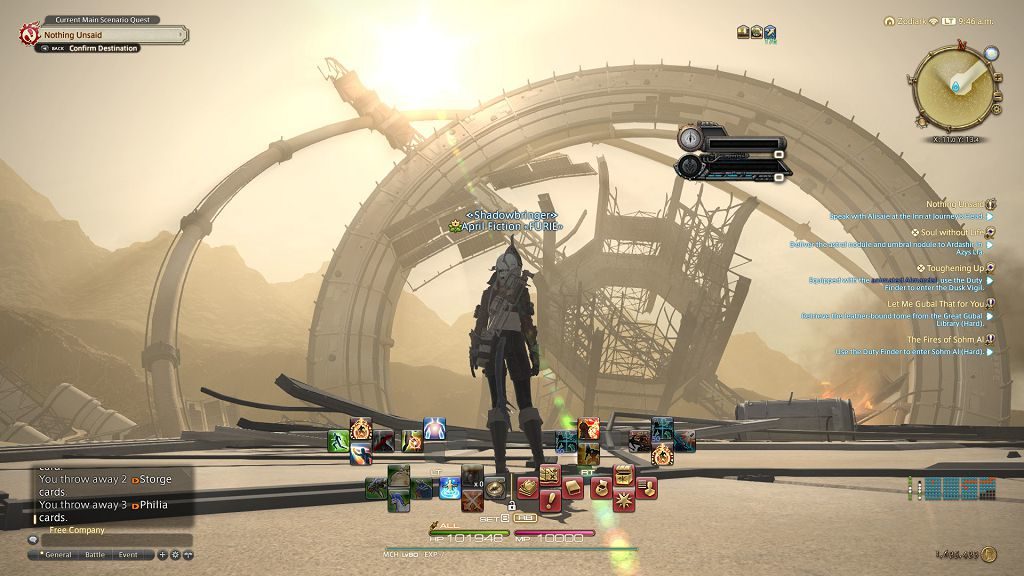Switch to the Event chat tab

tap(128, 554)
